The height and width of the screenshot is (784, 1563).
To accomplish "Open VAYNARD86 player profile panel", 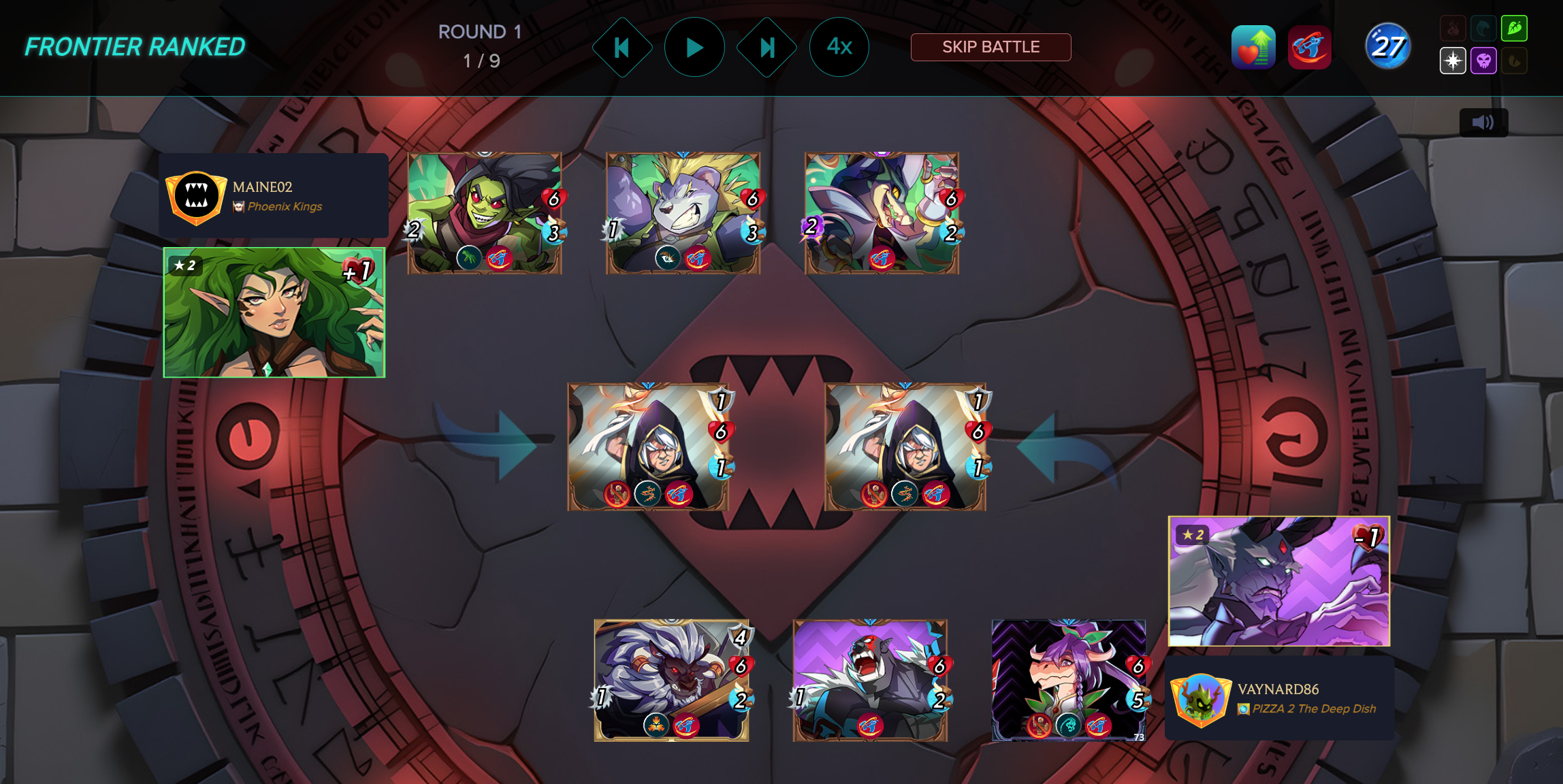I will click(1279, 698).
